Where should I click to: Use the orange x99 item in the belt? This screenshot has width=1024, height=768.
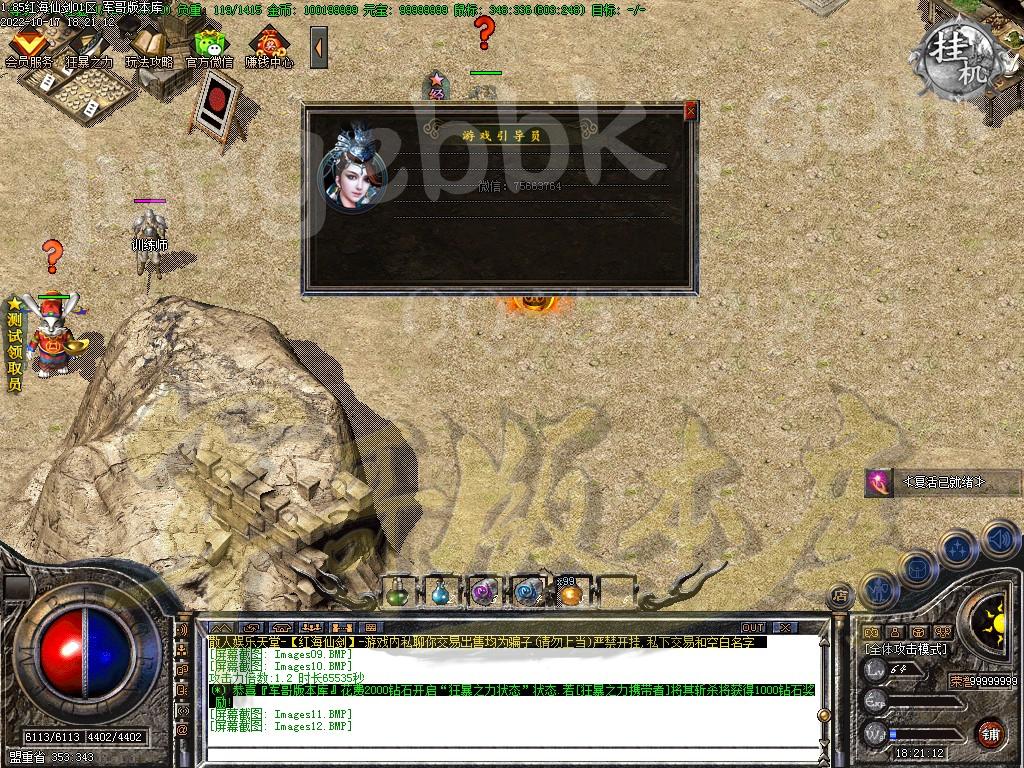coord(570,595)
